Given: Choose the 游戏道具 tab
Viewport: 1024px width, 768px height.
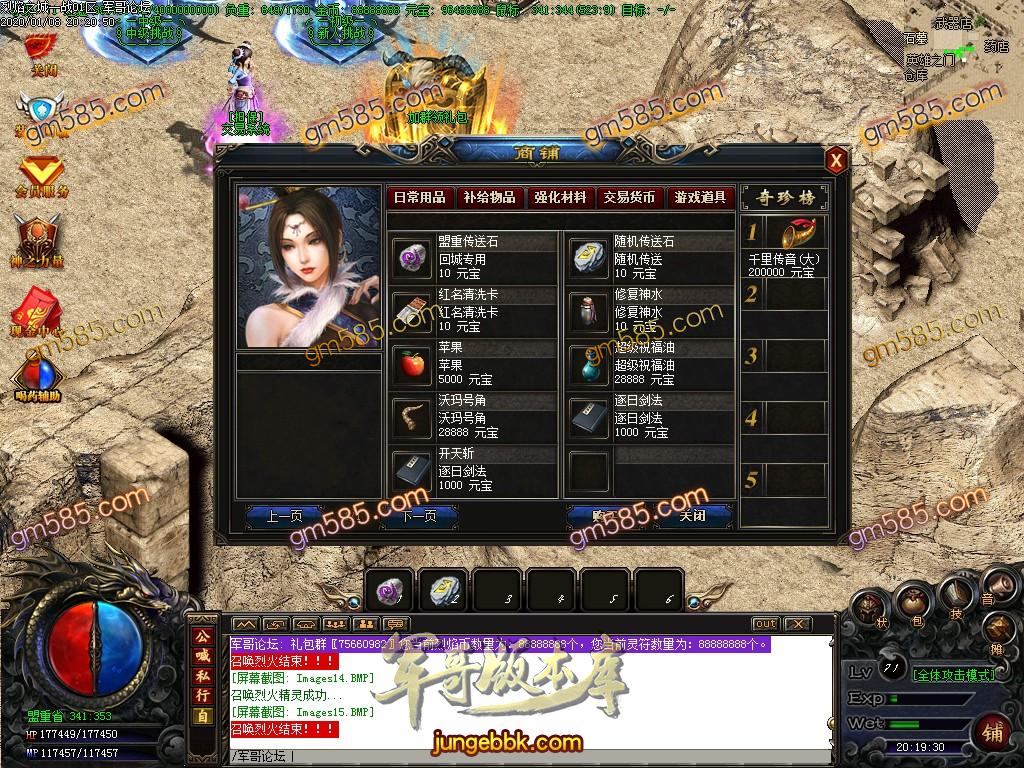Looking at the screenshot, I should pos(700,198).
